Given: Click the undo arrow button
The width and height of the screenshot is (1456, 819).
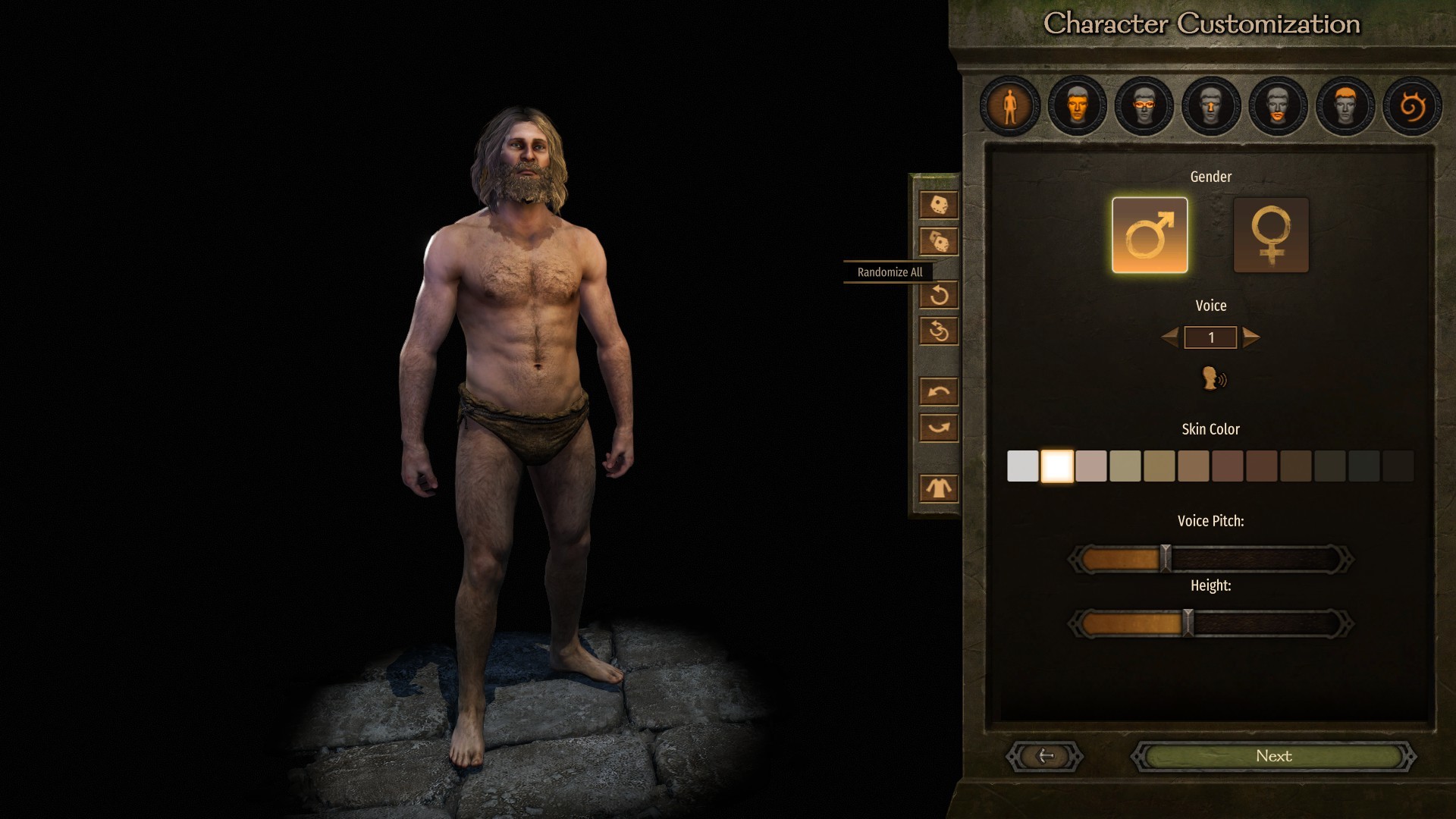Looking at the screenshot, I should pyautogui.click(x=939, y=391).
